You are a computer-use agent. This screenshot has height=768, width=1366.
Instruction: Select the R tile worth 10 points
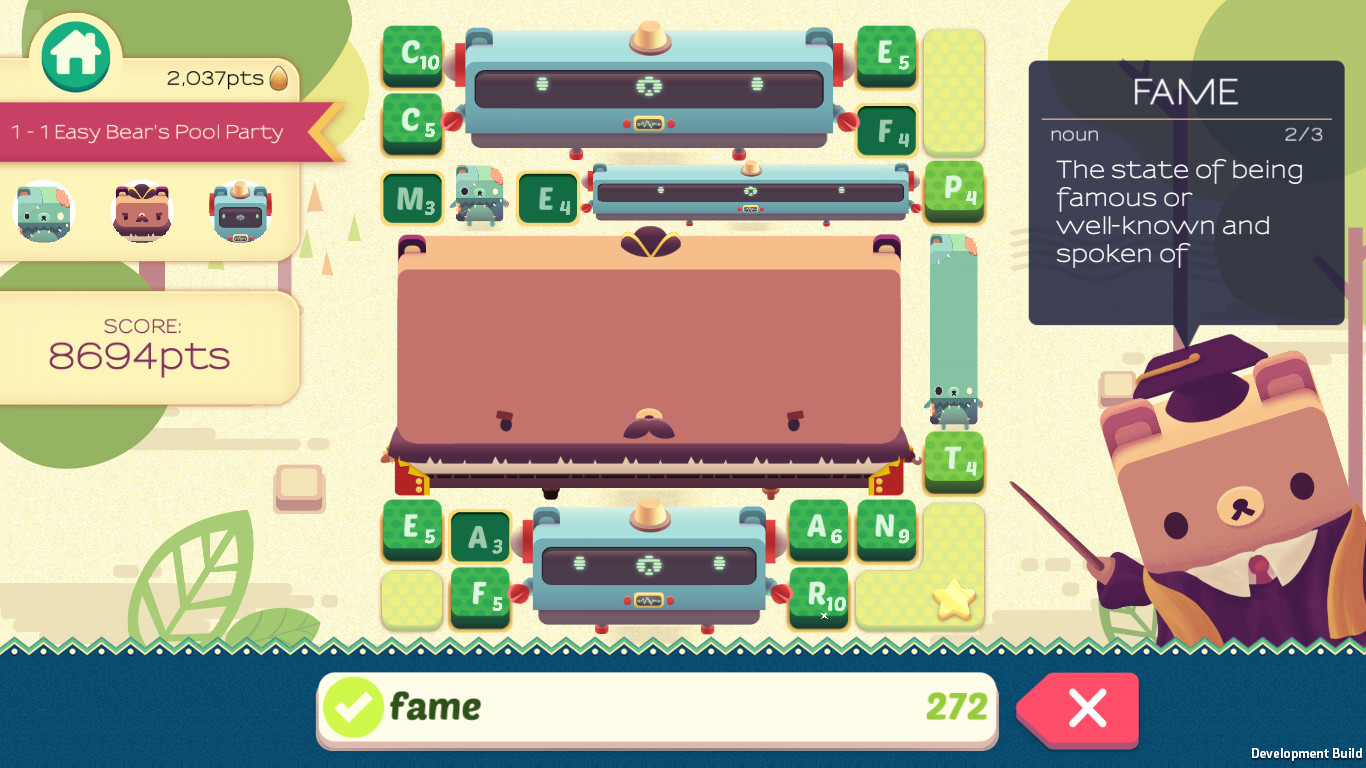coord(818,597)
